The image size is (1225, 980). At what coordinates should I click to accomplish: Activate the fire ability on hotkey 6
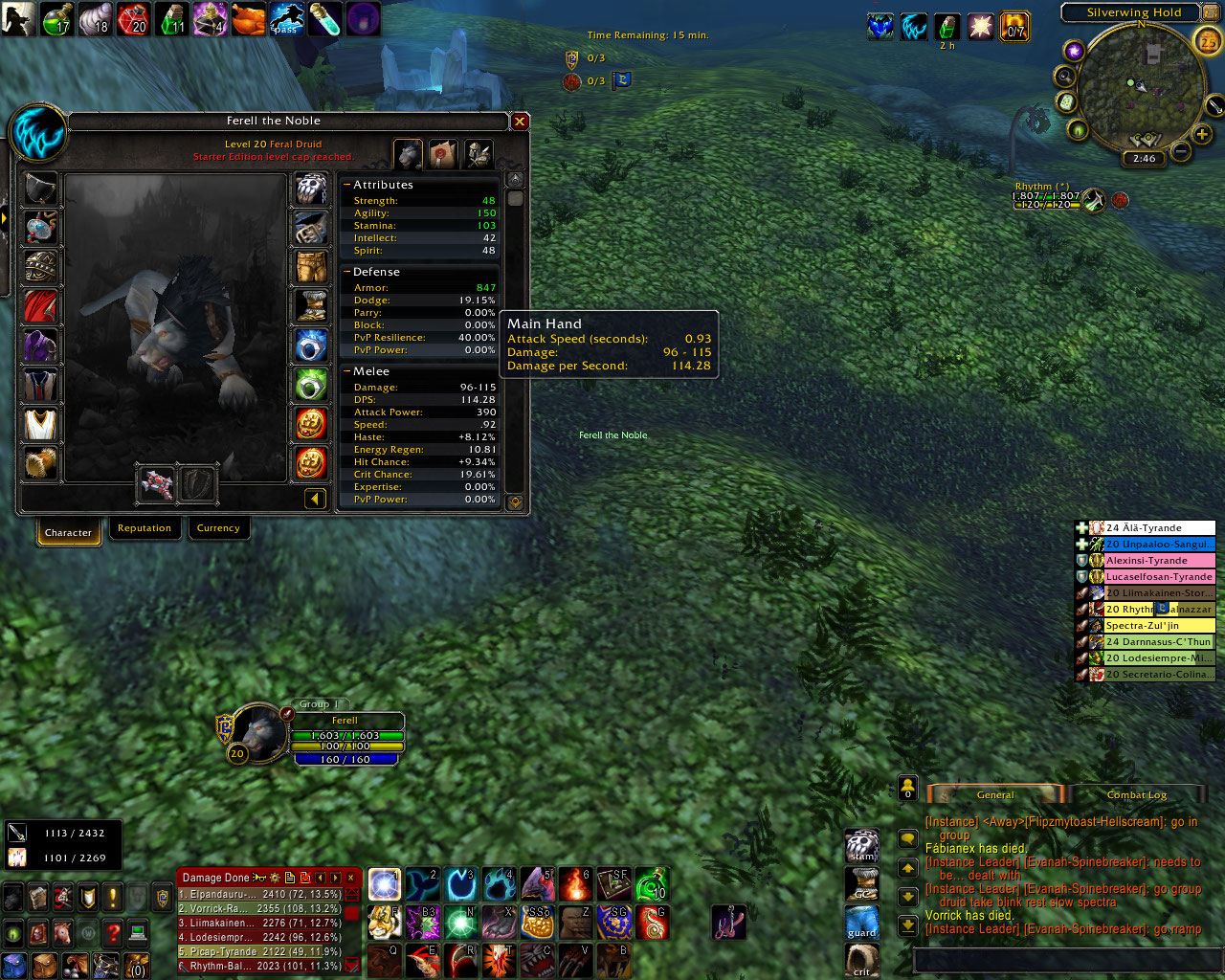[x=576, y=884]
